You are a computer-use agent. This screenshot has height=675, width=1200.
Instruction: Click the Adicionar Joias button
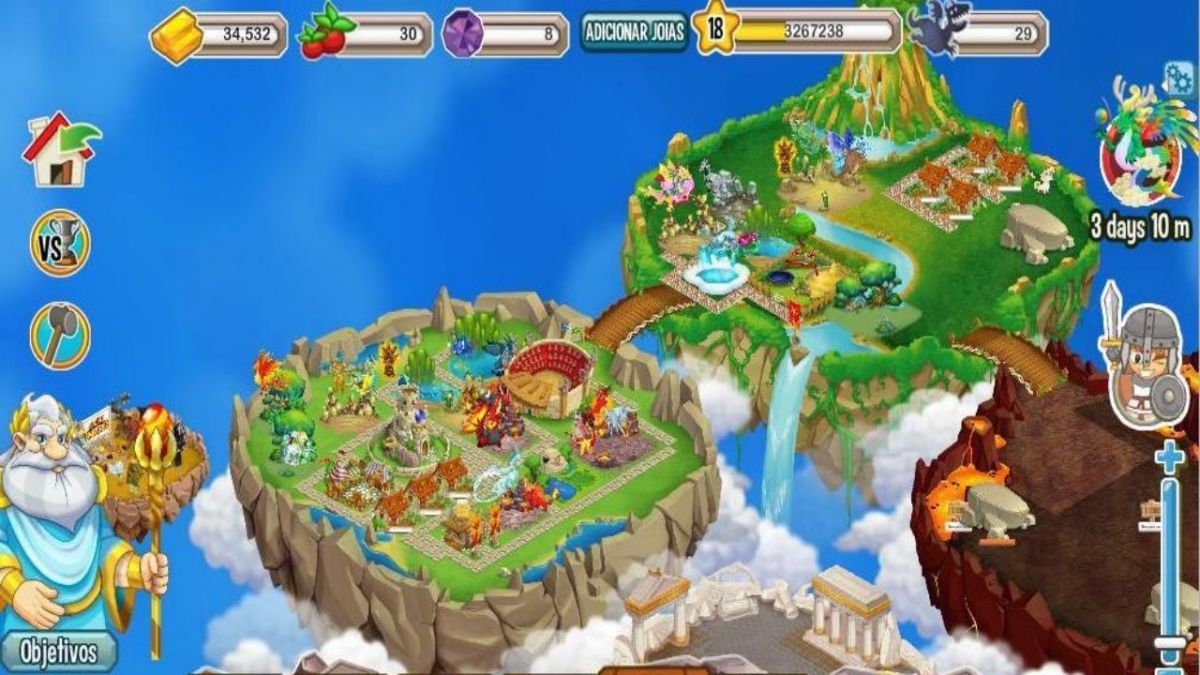point(634,32)
